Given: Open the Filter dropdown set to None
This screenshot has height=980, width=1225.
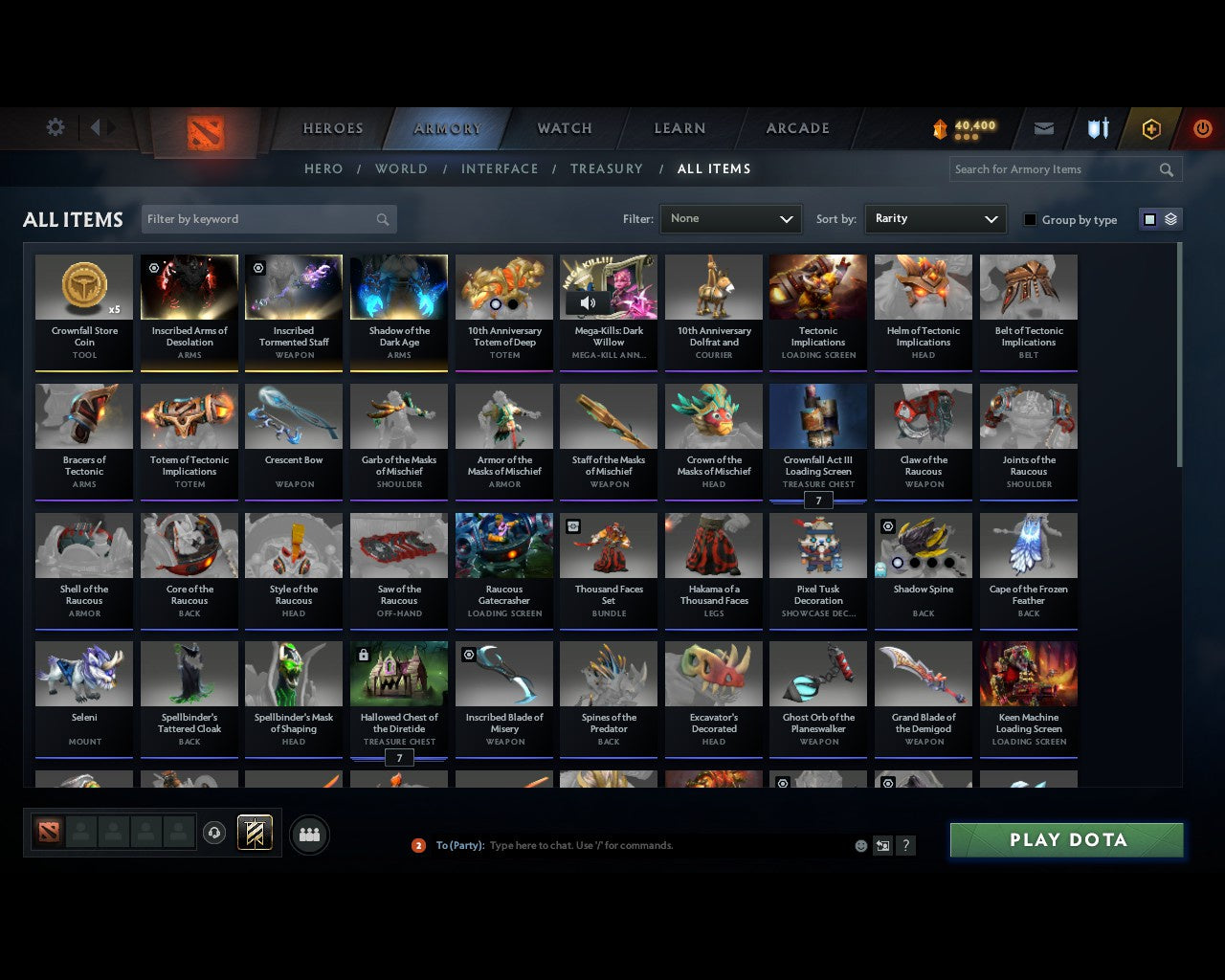Looking at the screenshot, I should pyautogui.click(x=730, y=219).
